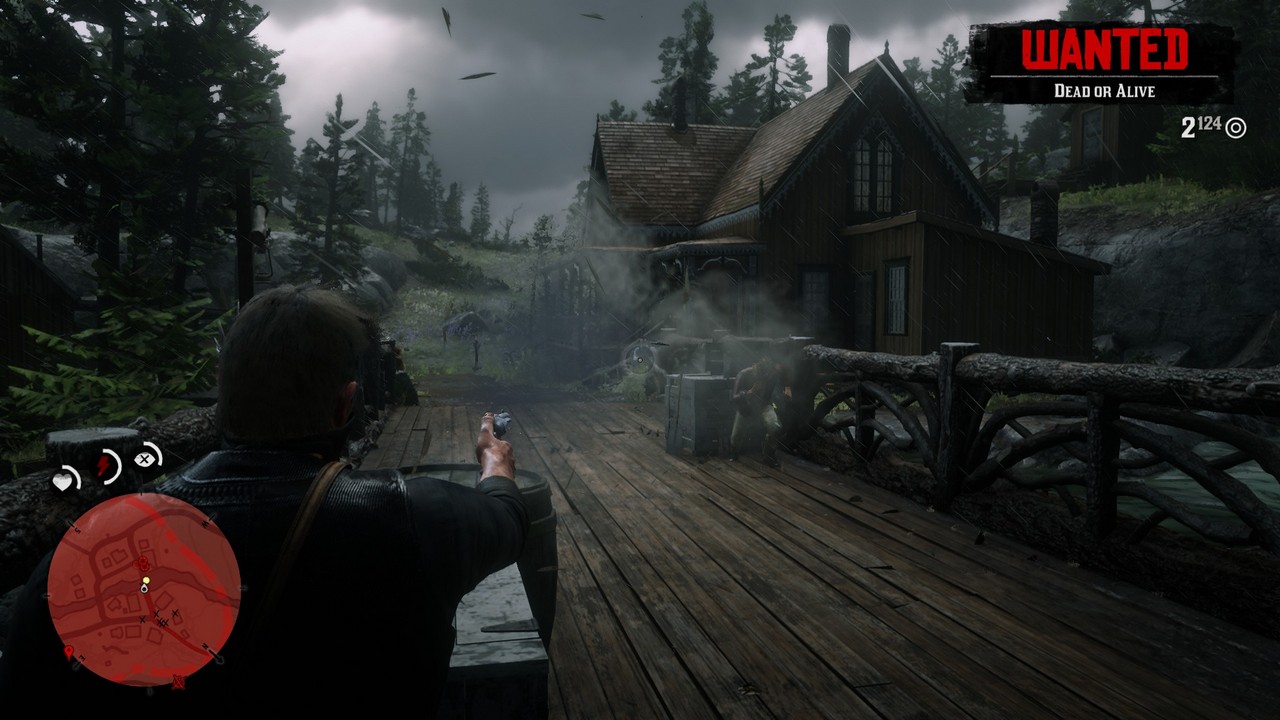Select the Dead or Alive label
The height and width of the screenshot is (720, 1280).
click(1104, 89)
